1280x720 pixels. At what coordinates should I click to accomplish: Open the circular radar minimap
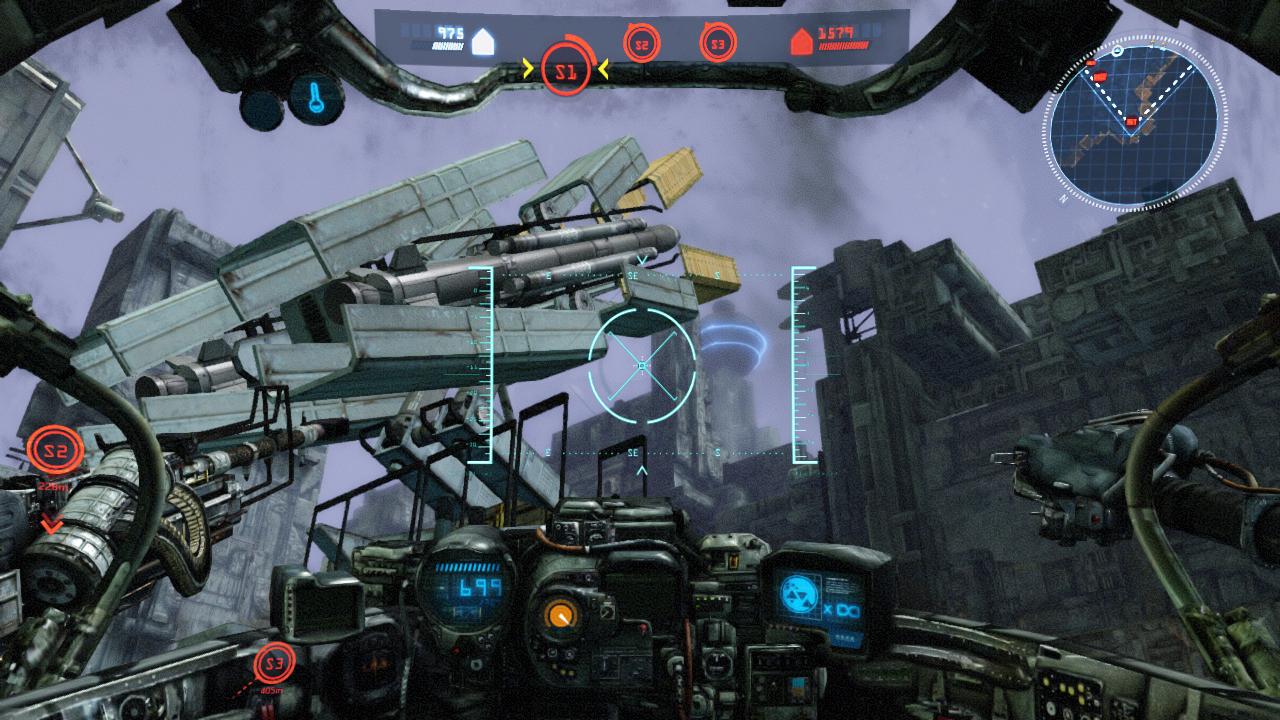1132,123
